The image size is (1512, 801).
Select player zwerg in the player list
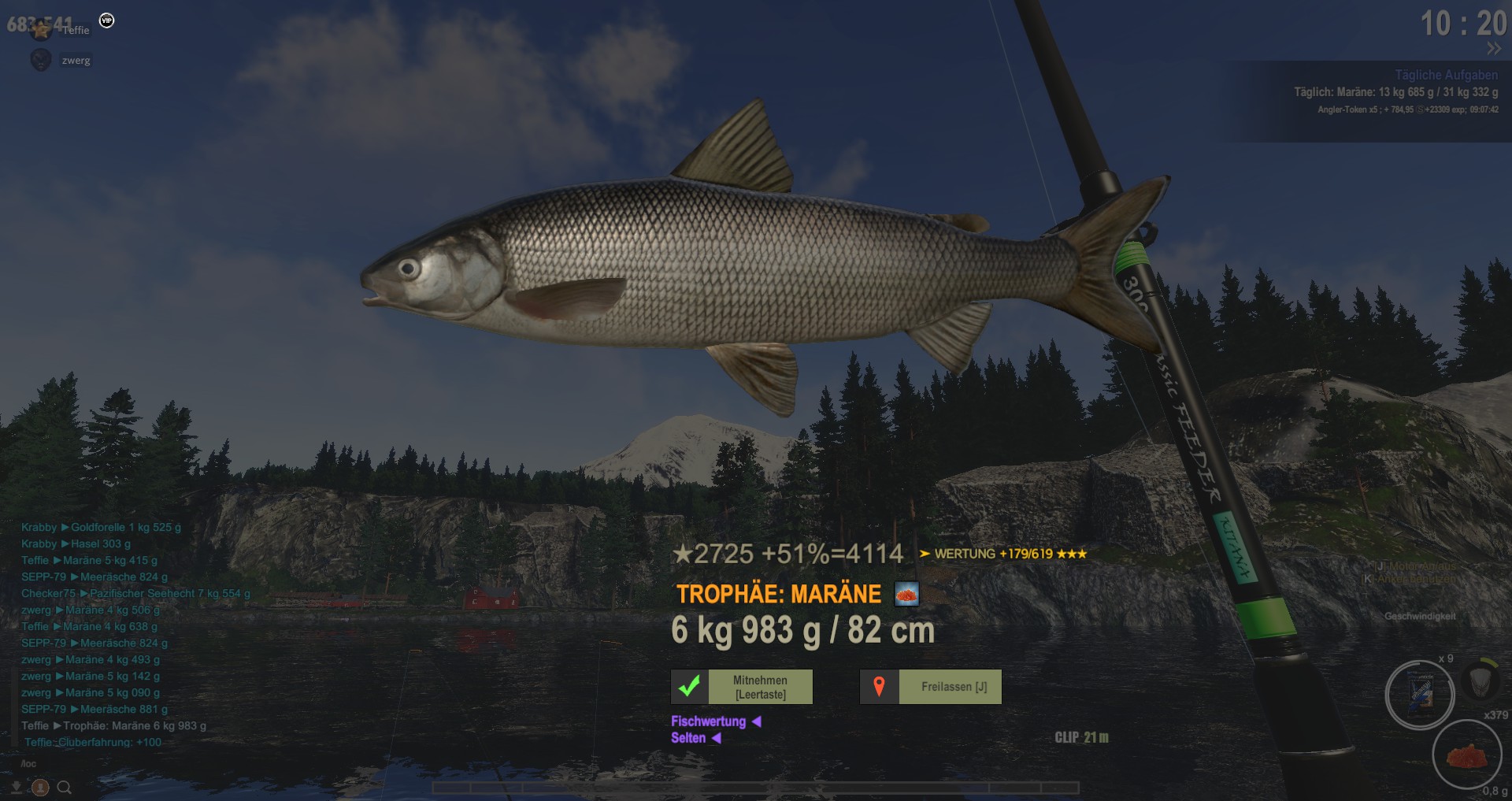click(76, 61)
